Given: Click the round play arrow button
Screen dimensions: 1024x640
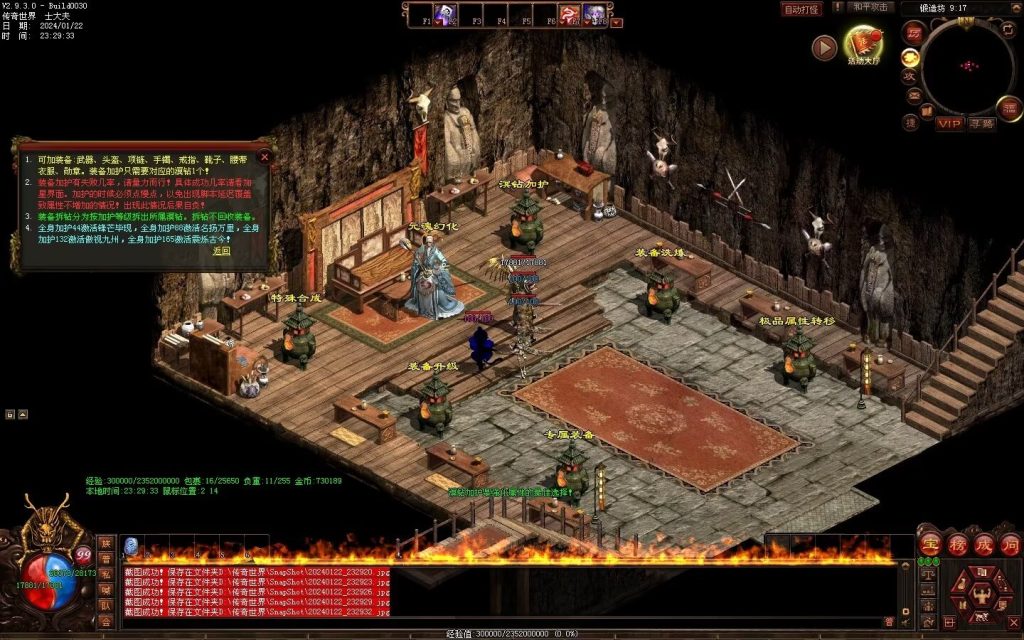Looking at the screenshot, I should (x=824, y=47).
